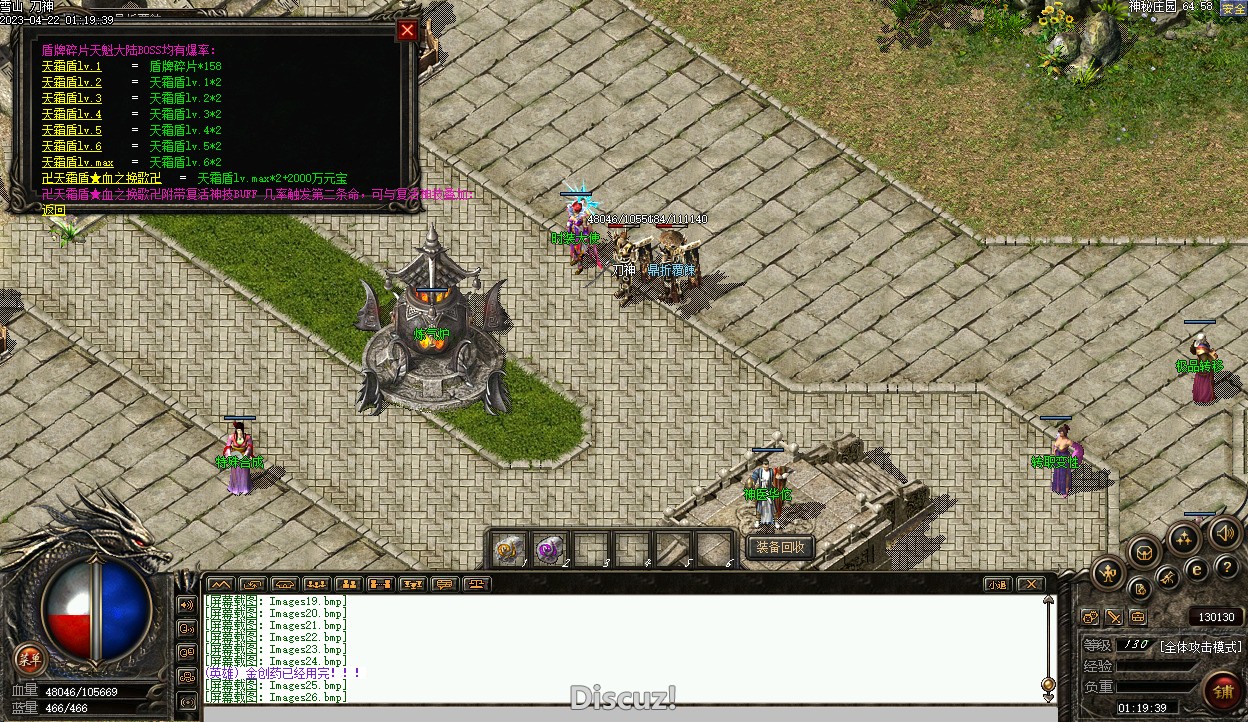
Task: Select the 天霜盾lv.1 crafting option
Action: coord(72,67)
